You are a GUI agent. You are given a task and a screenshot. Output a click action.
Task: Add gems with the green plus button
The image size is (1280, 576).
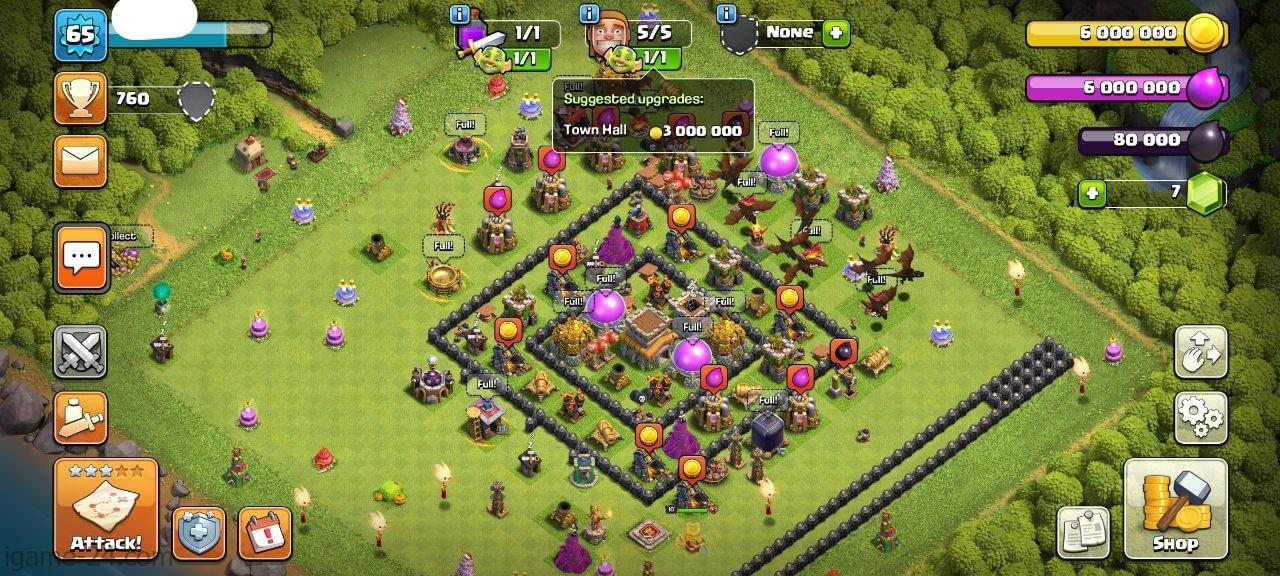tap(1092, 192)
